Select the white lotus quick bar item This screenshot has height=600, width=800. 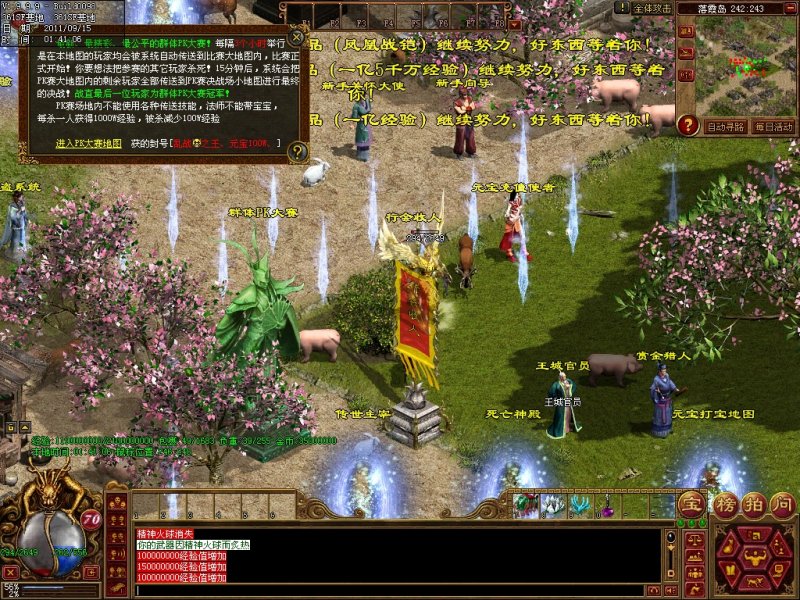pyautogui.click(x=551, y=506)
